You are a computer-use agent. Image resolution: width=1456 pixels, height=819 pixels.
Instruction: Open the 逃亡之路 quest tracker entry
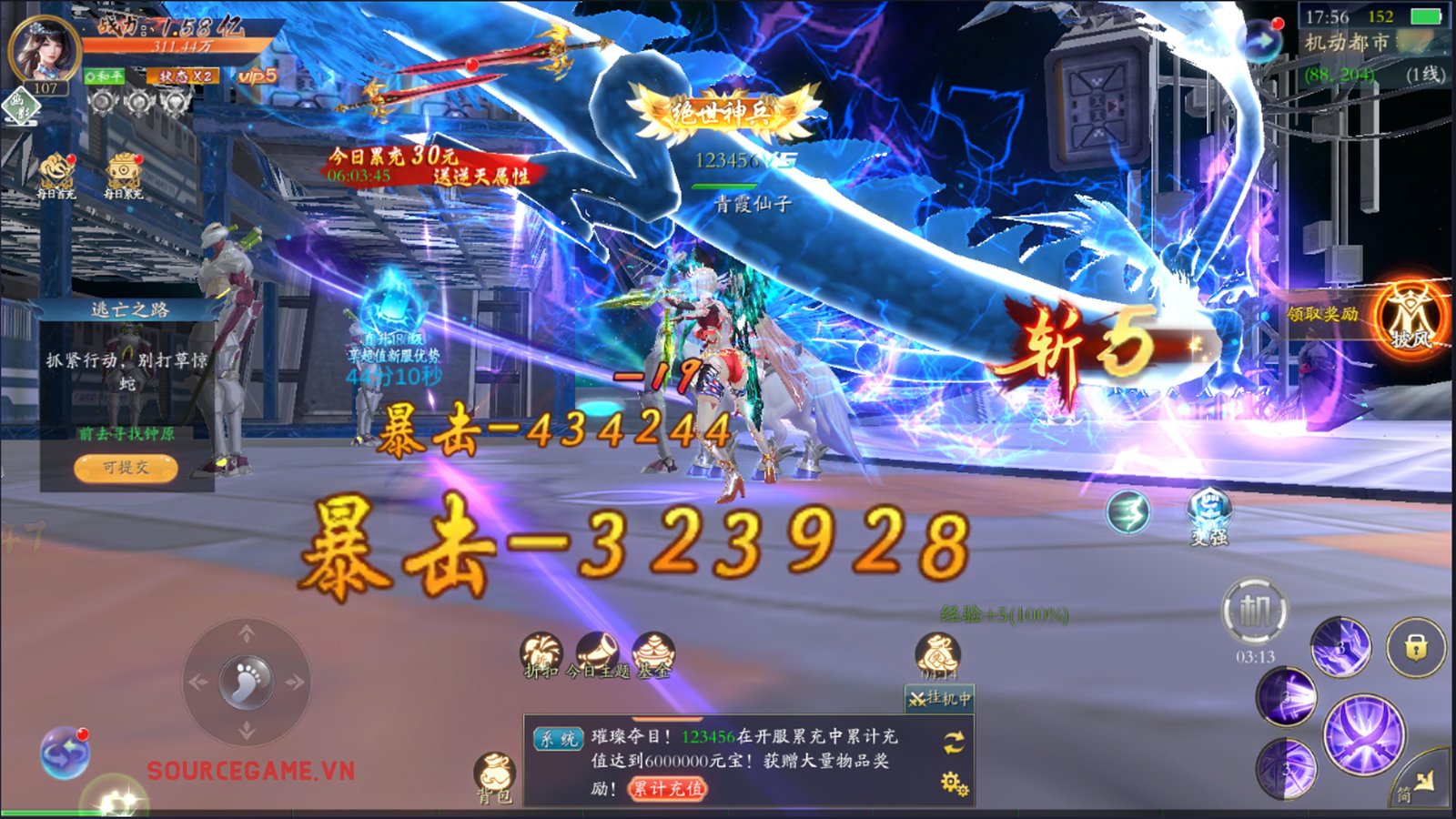[x=129, y=310]
